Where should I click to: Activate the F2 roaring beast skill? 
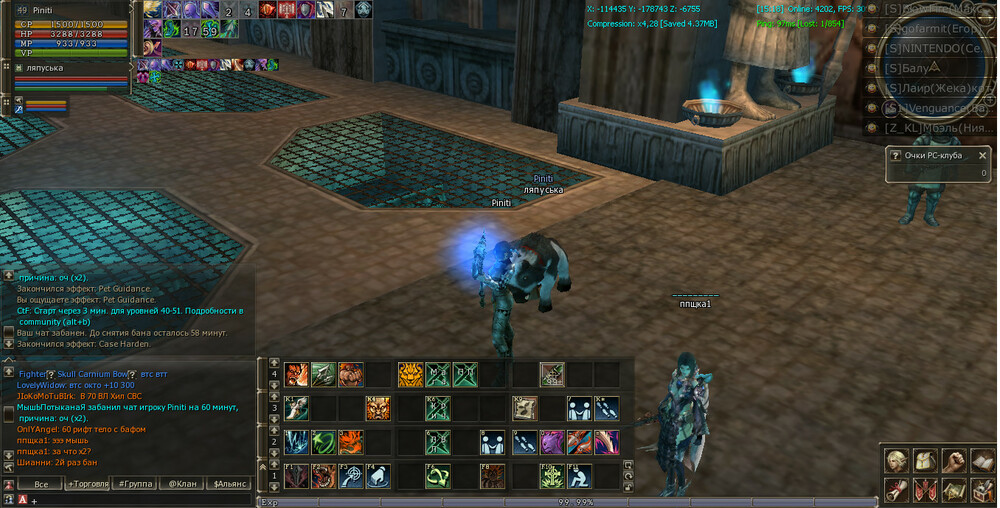click(323, 476)
